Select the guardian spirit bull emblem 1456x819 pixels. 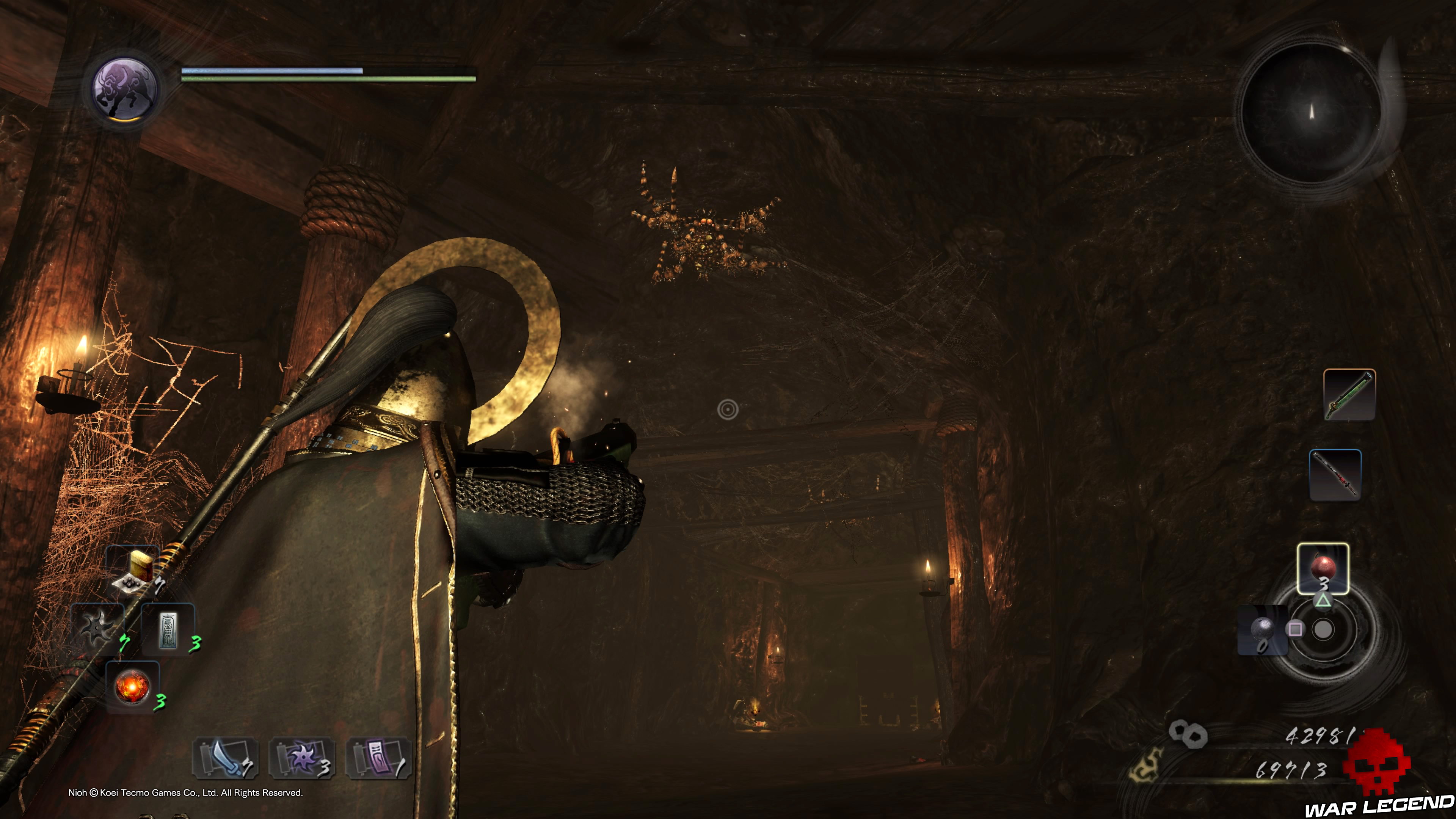coord(124,91)
